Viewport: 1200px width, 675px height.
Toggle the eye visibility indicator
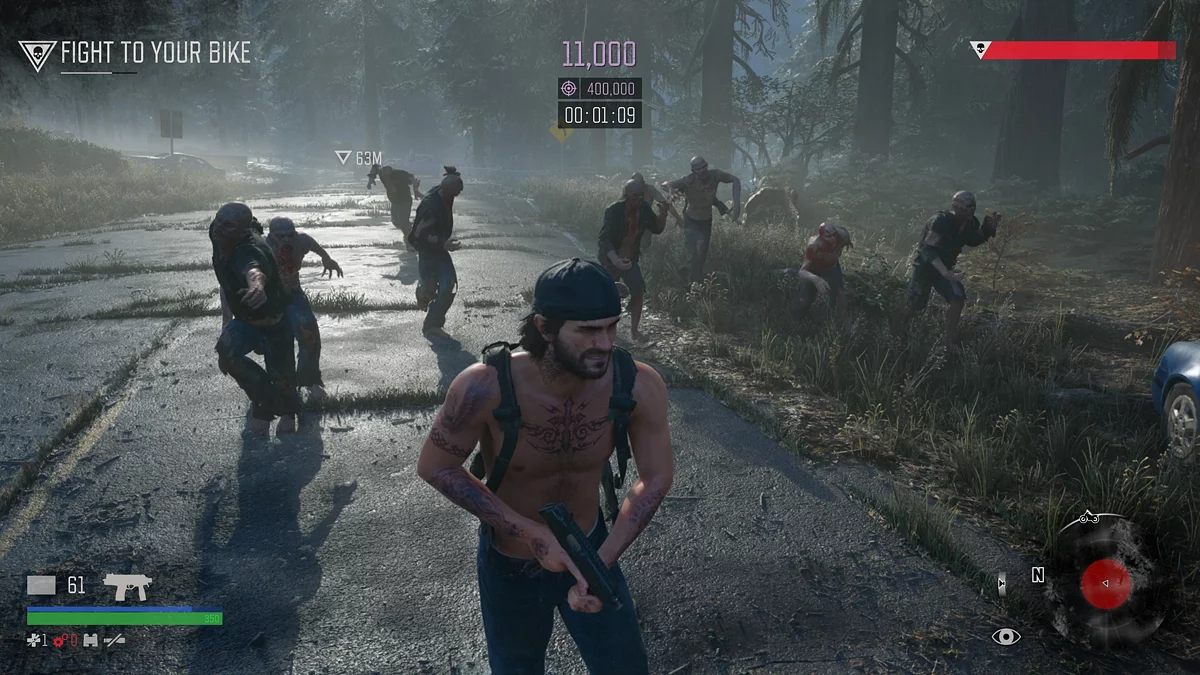(x=1005, y=636)
